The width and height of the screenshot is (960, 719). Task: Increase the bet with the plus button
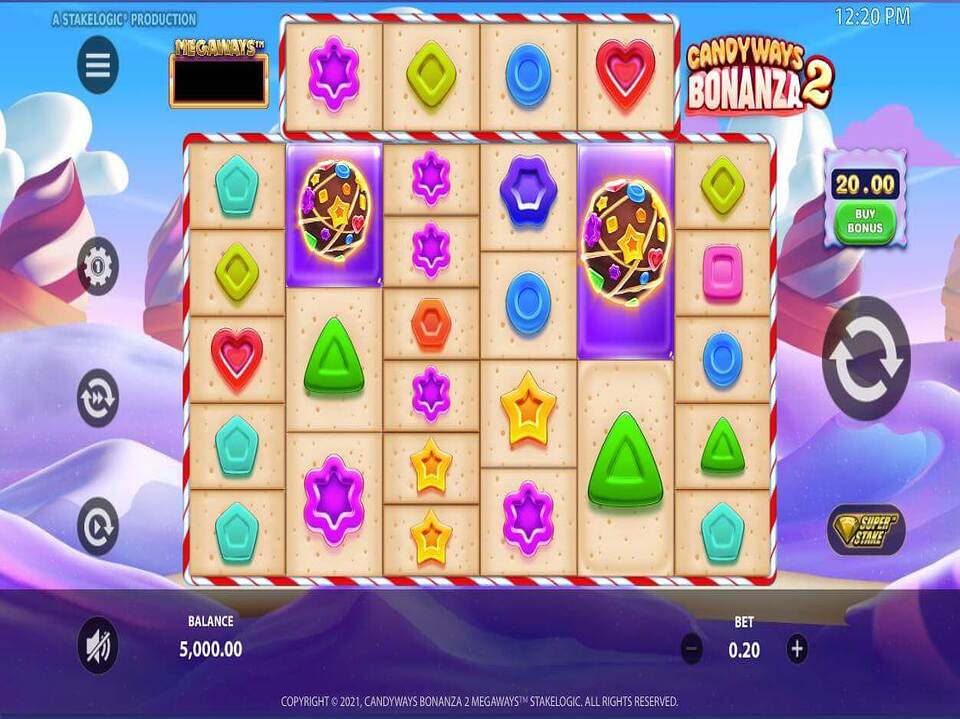coord(797,649)
